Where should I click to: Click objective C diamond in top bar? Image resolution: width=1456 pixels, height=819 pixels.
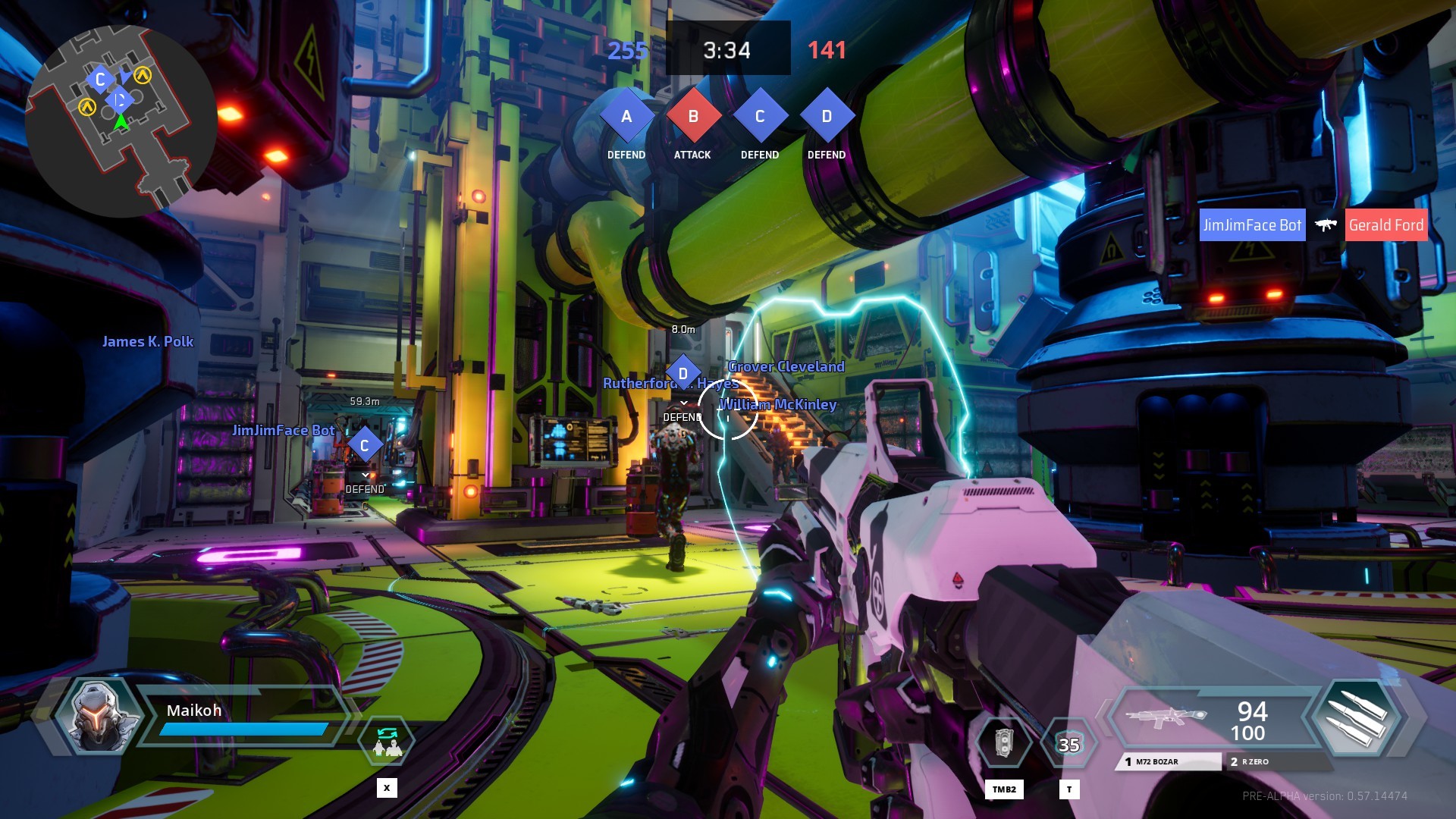coord(760,116)
